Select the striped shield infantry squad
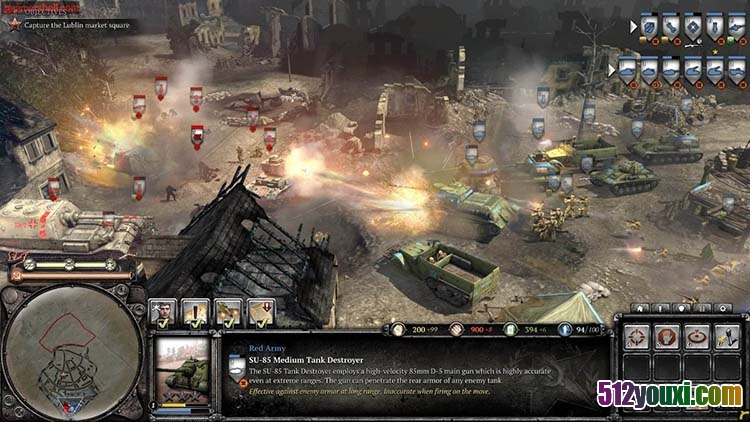 tap(647, 26)
